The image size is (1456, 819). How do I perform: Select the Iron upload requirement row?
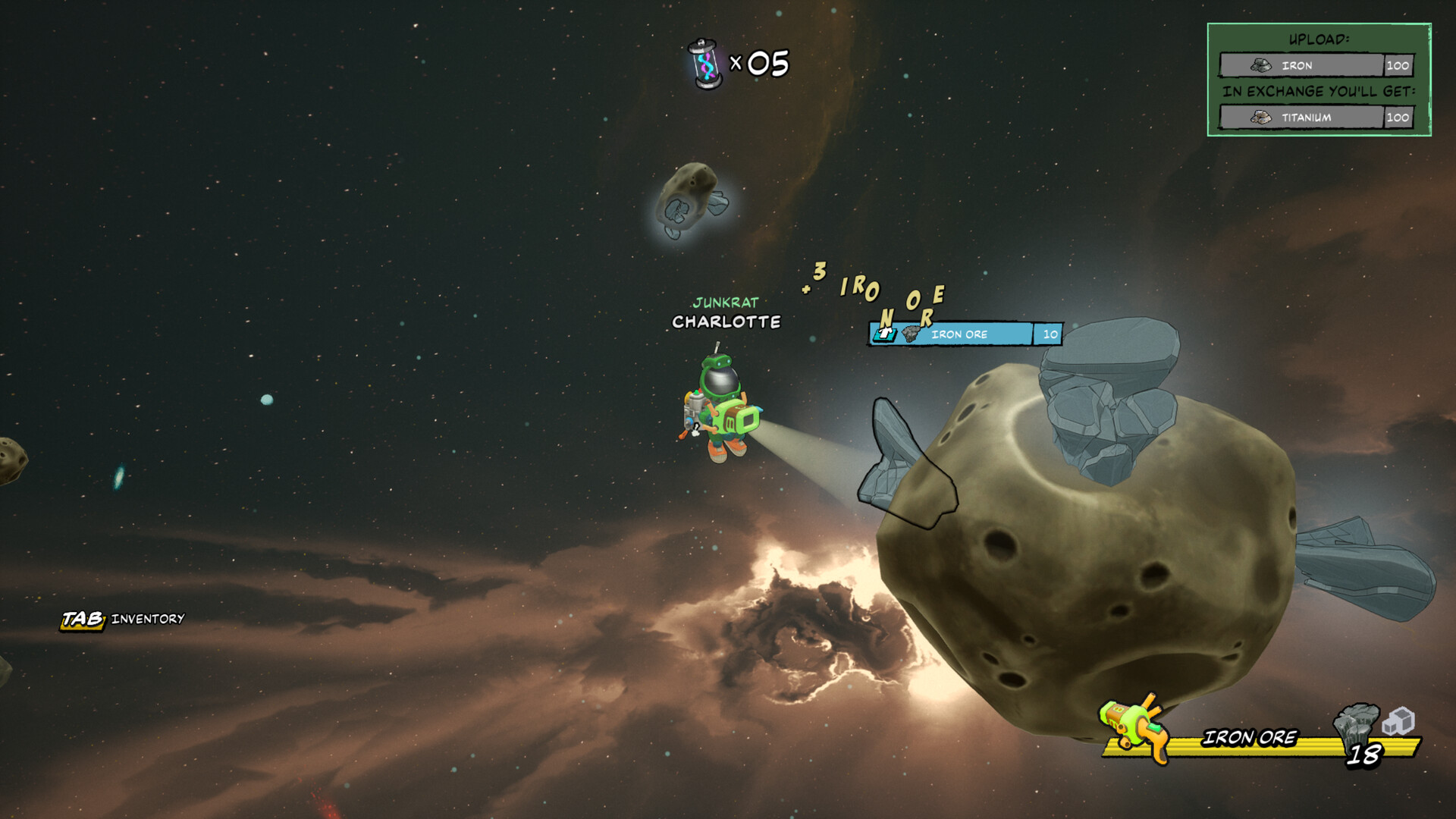tap(1316, 66)
